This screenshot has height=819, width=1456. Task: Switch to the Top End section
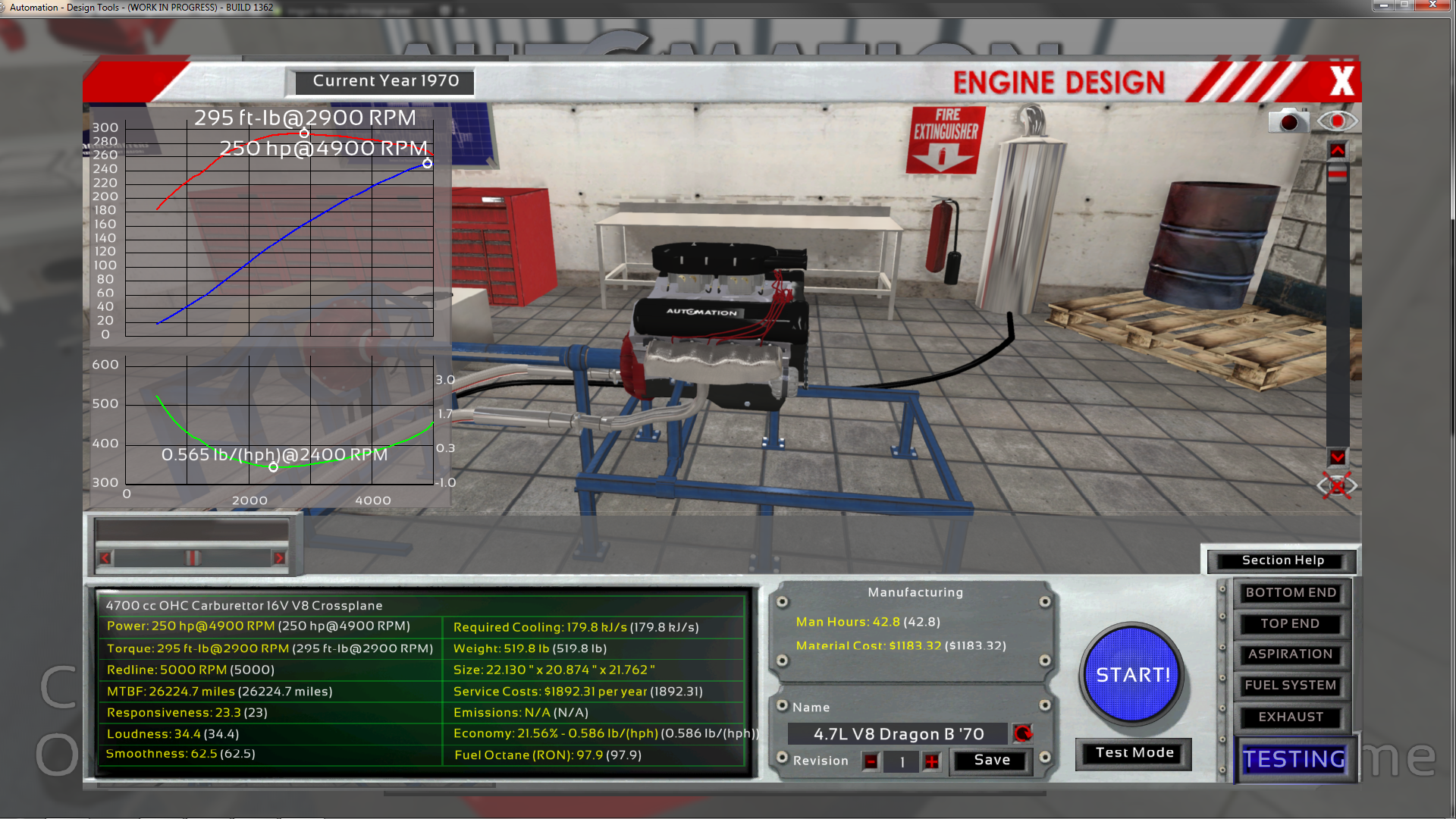(1290, 624)
